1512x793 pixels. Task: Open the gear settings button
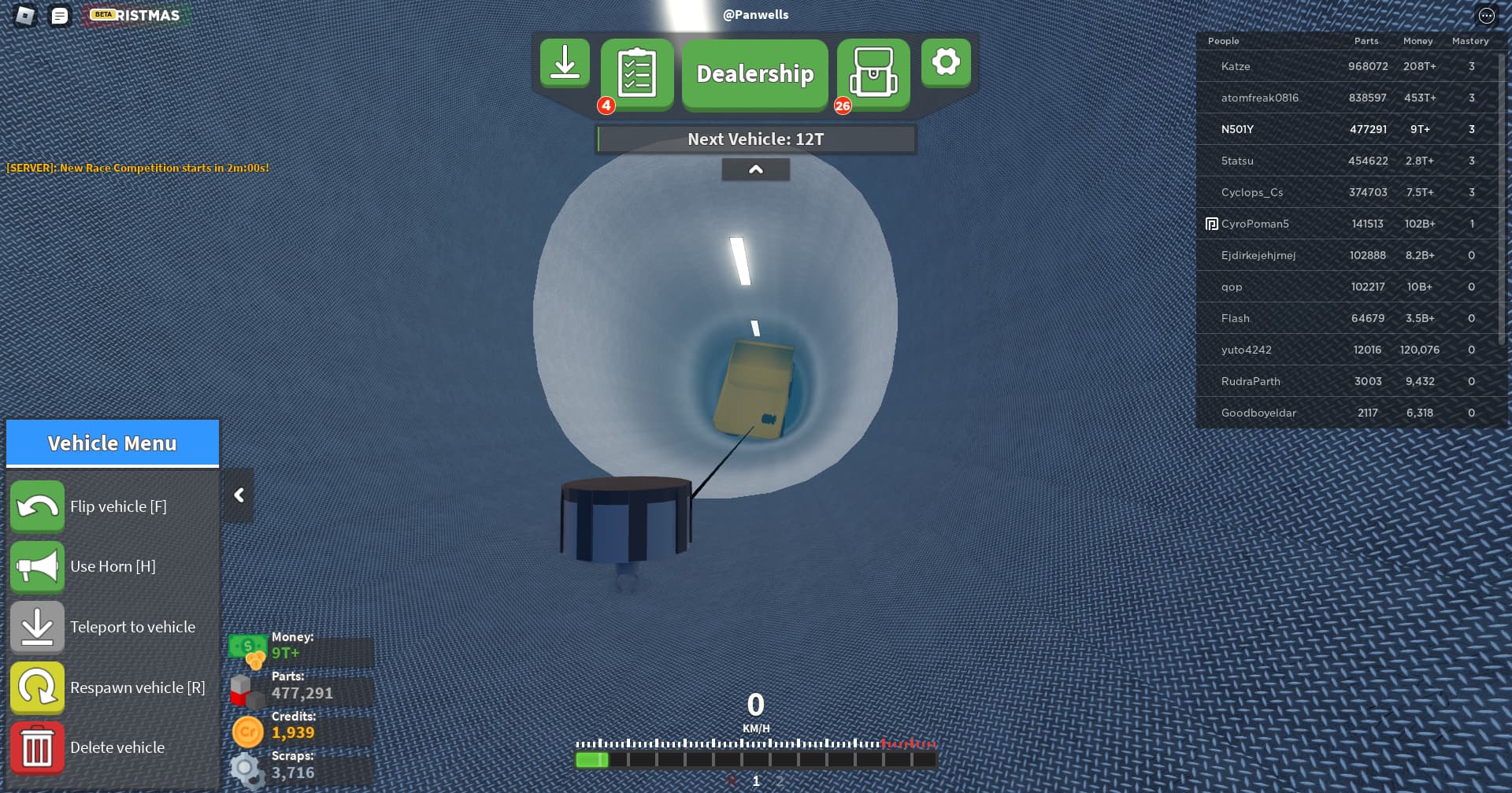click(946, 62)
